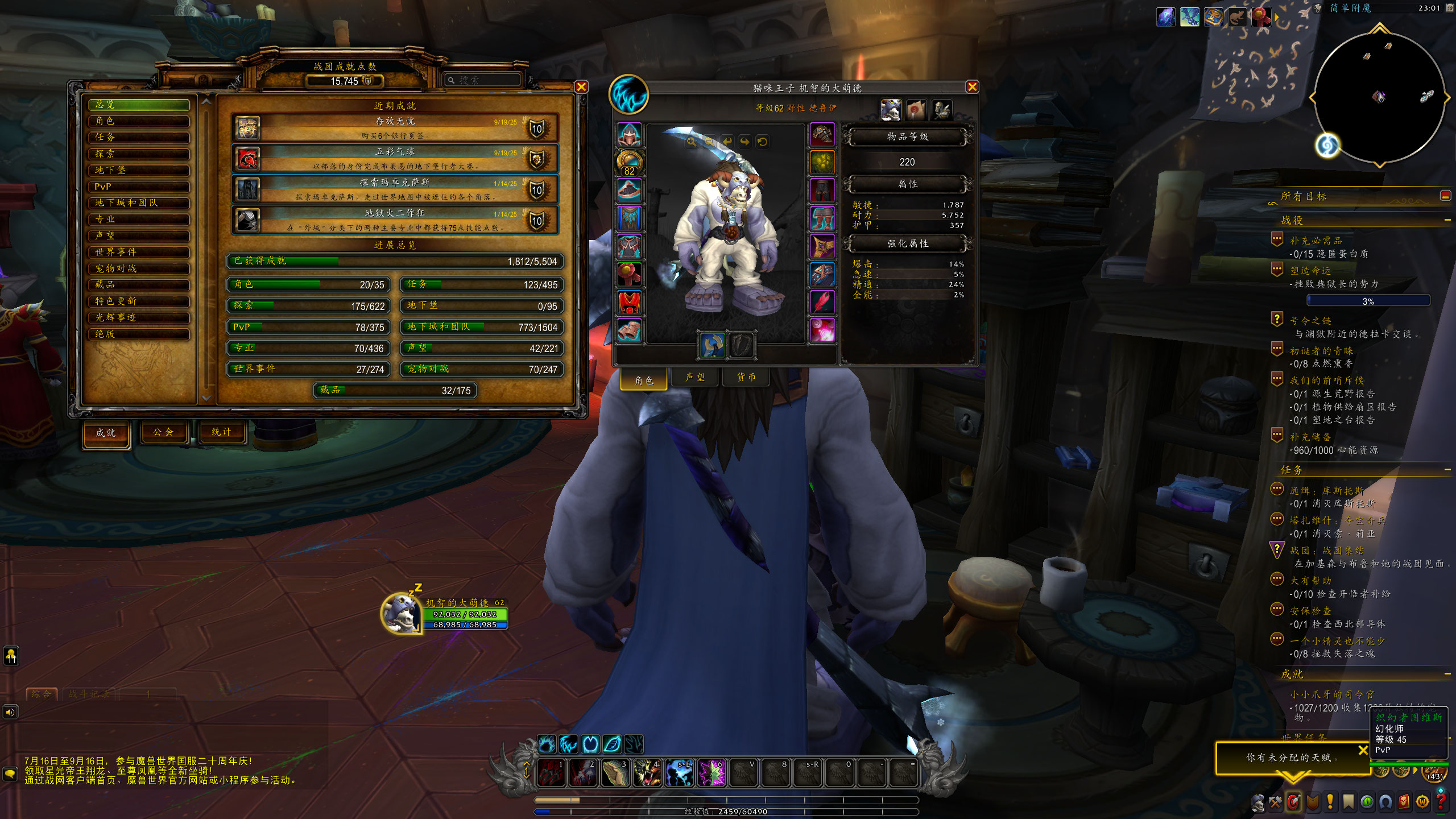
Task: Open the 统计 tab
Action: coord(221,432)
